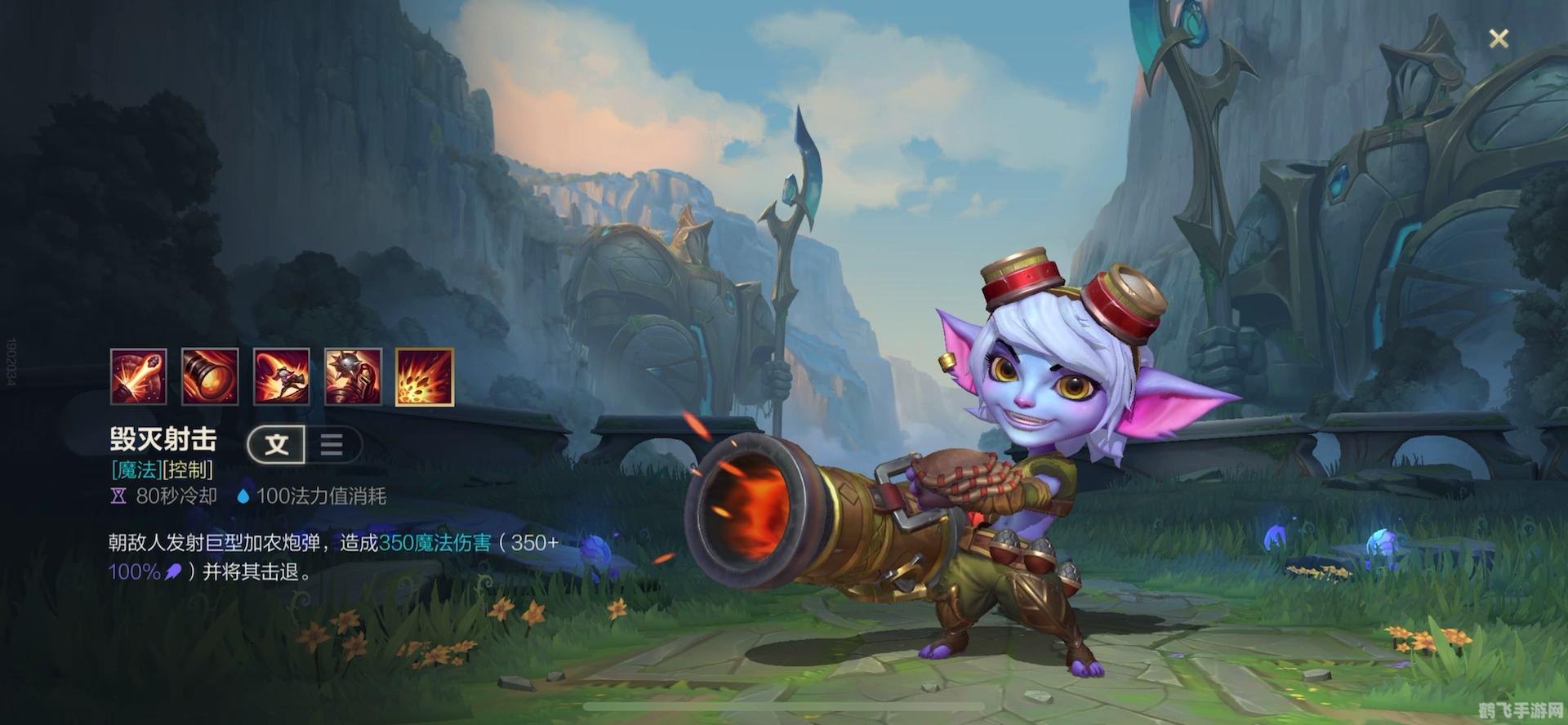Pick the spiked bomb ability icon
1568x725 pixels.
(x=353, y=376)
